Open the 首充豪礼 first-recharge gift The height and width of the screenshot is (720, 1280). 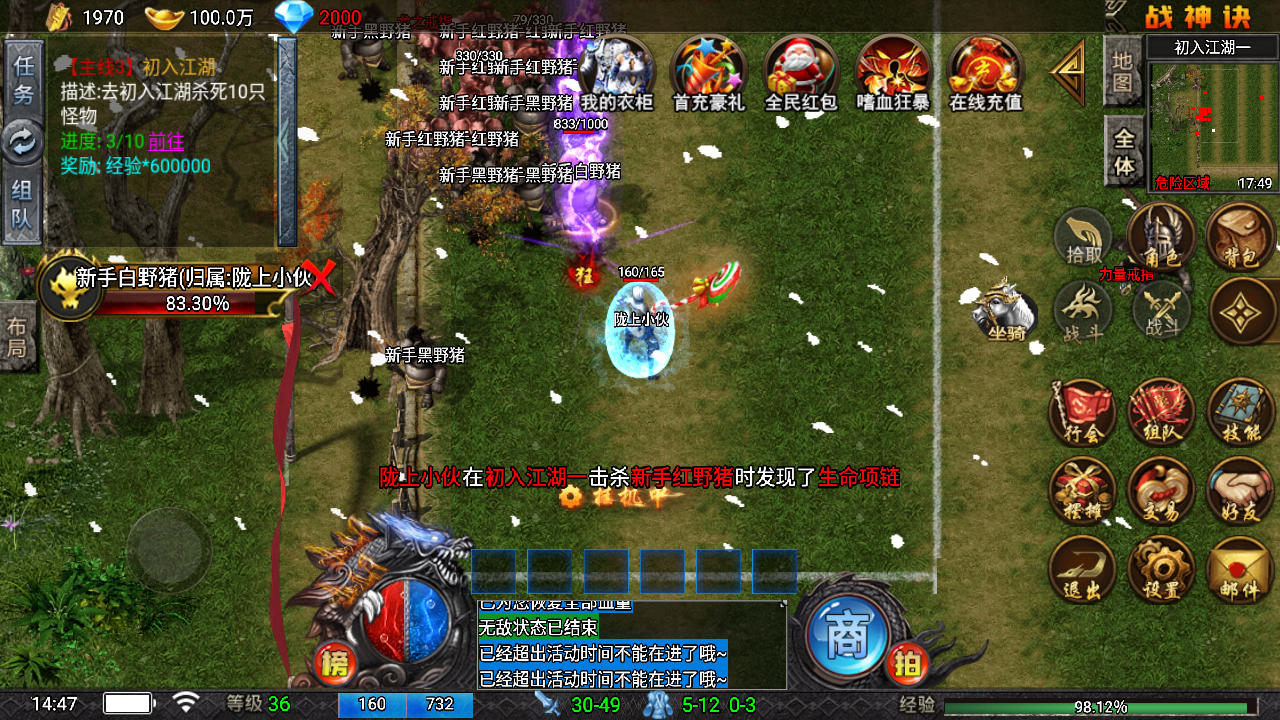pos(709,72)
